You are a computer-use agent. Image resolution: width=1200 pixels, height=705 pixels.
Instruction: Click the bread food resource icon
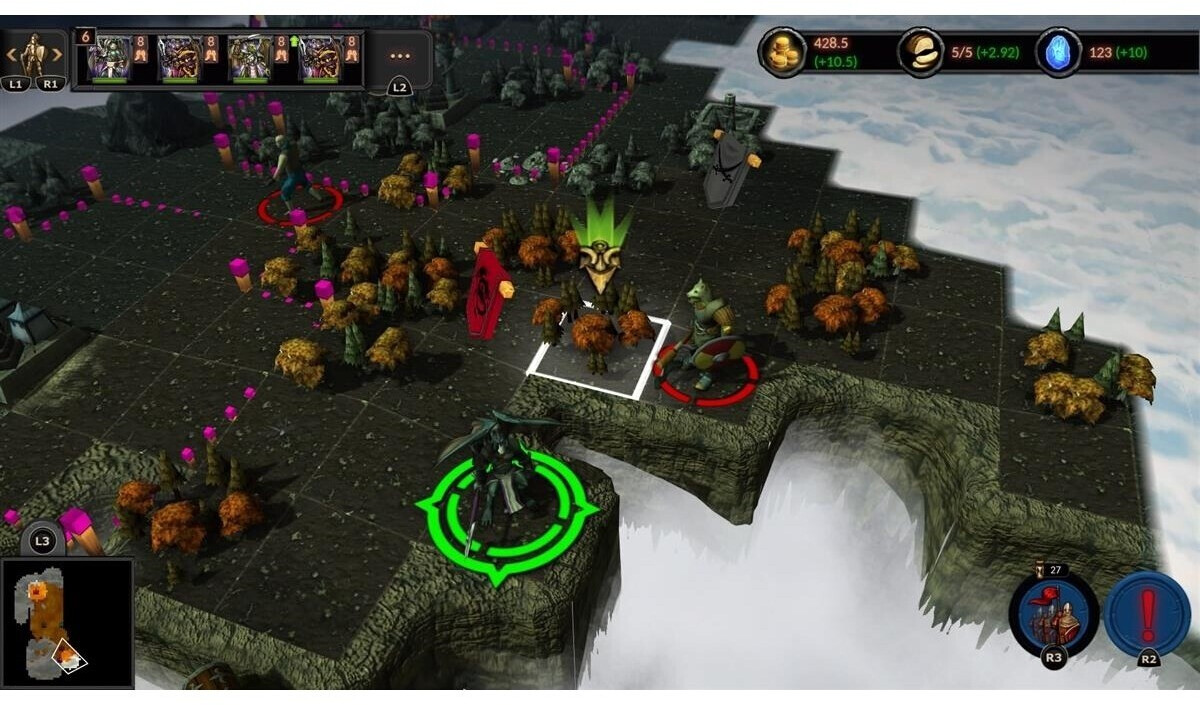(x=920, y=52)
